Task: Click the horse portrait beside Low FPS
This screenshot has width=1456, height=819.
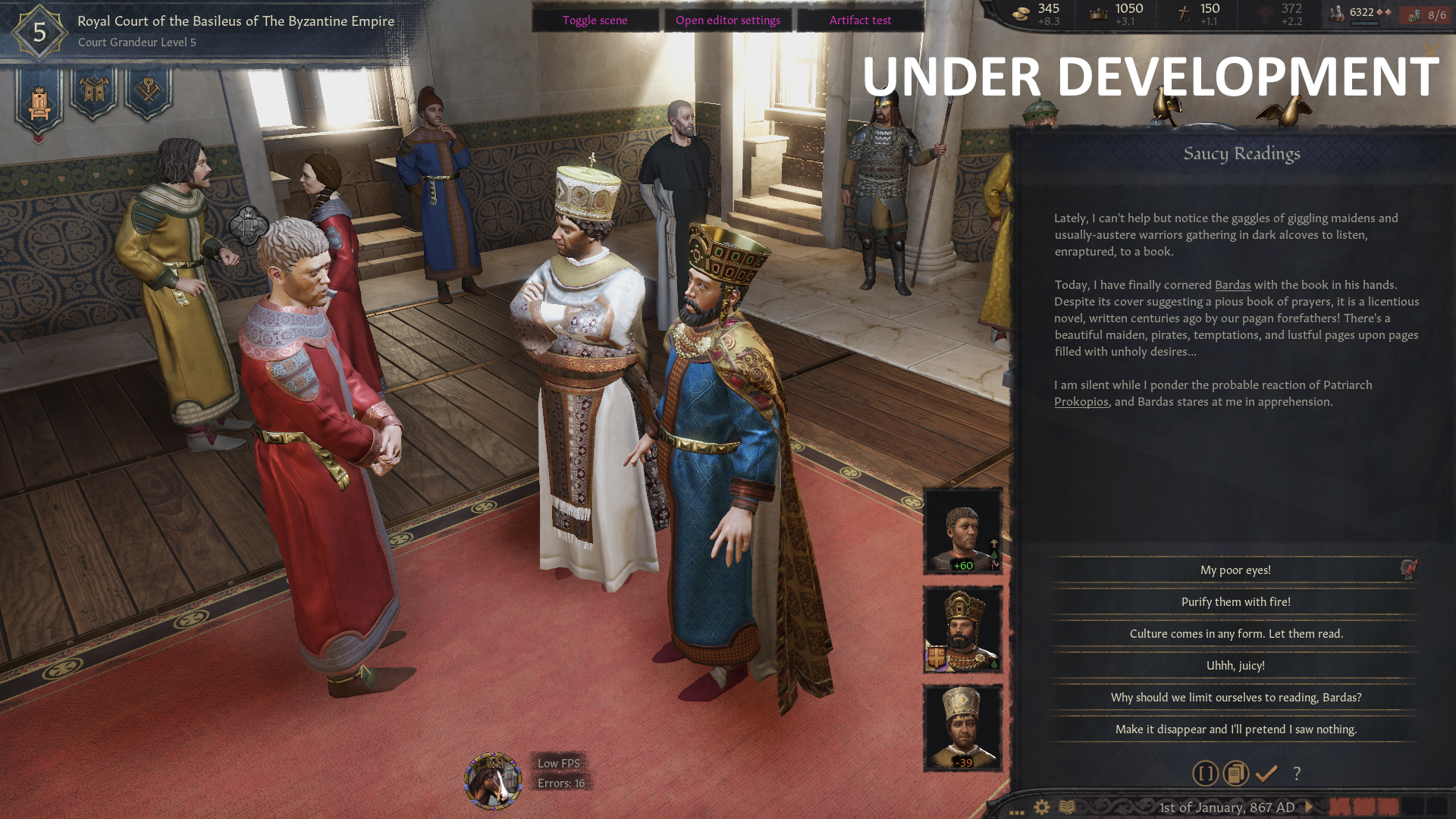Action: coord(493,780)
